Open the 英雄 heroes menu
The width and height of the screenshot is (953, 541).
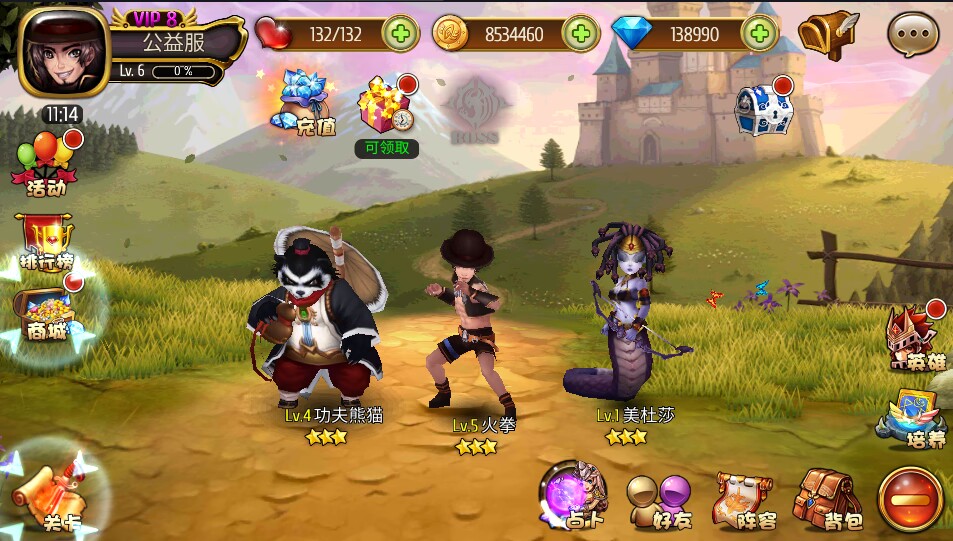914,335
